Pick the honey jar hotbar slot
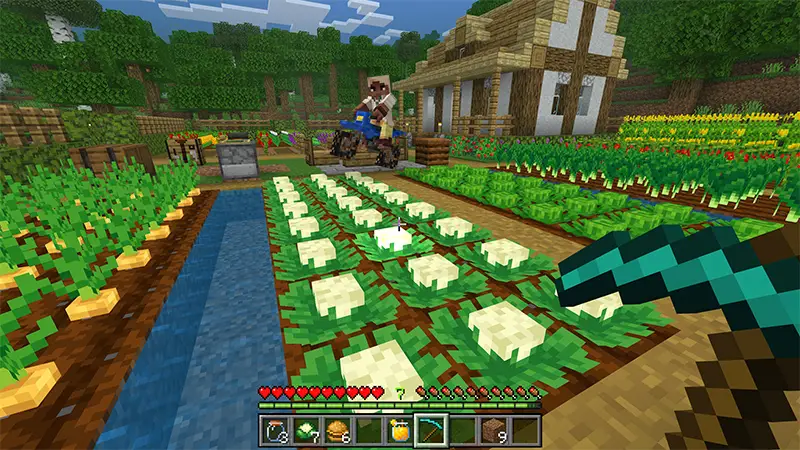800x450 pixels. pyautogui.click(x=400, y=431)
